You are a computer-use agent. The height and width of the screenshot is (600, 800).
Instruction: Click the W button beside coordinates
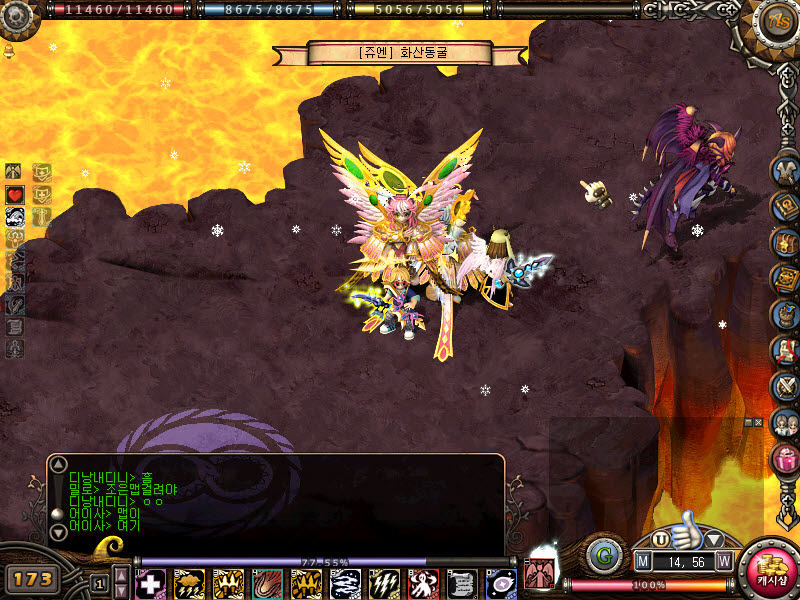(x=723, y=562)
